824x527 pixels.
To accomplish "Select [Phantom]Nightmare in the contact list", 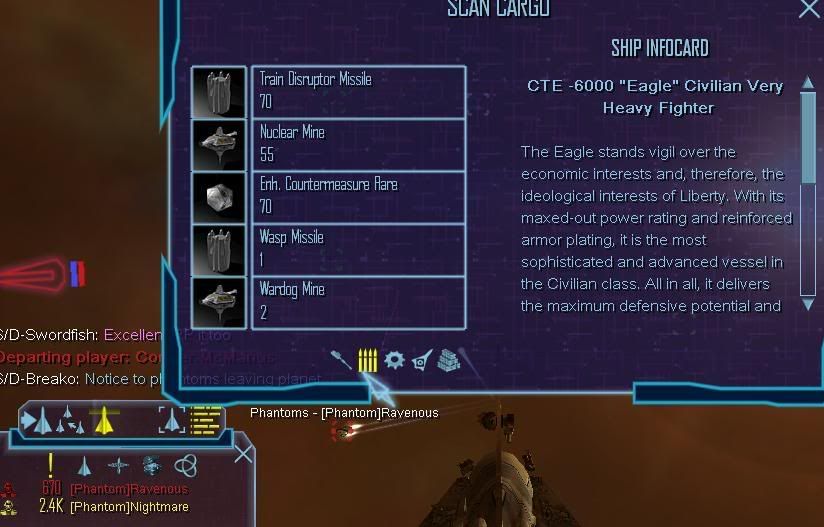I will coord(128,506).
